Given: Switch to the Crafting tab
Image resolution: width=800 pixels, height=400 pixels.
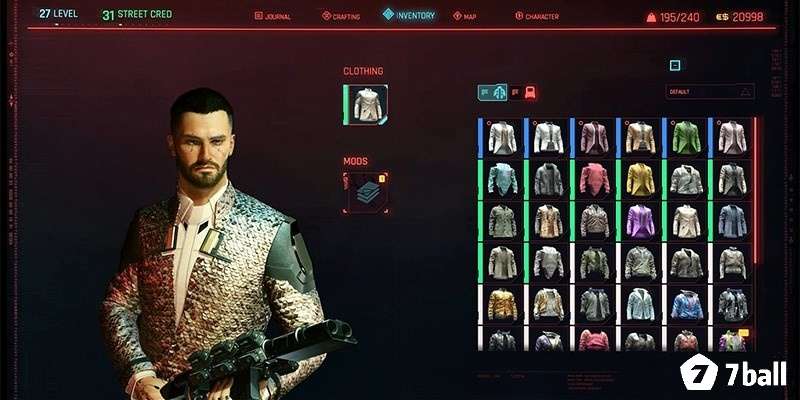Looking at the screenshot, I should coord(340,16).
